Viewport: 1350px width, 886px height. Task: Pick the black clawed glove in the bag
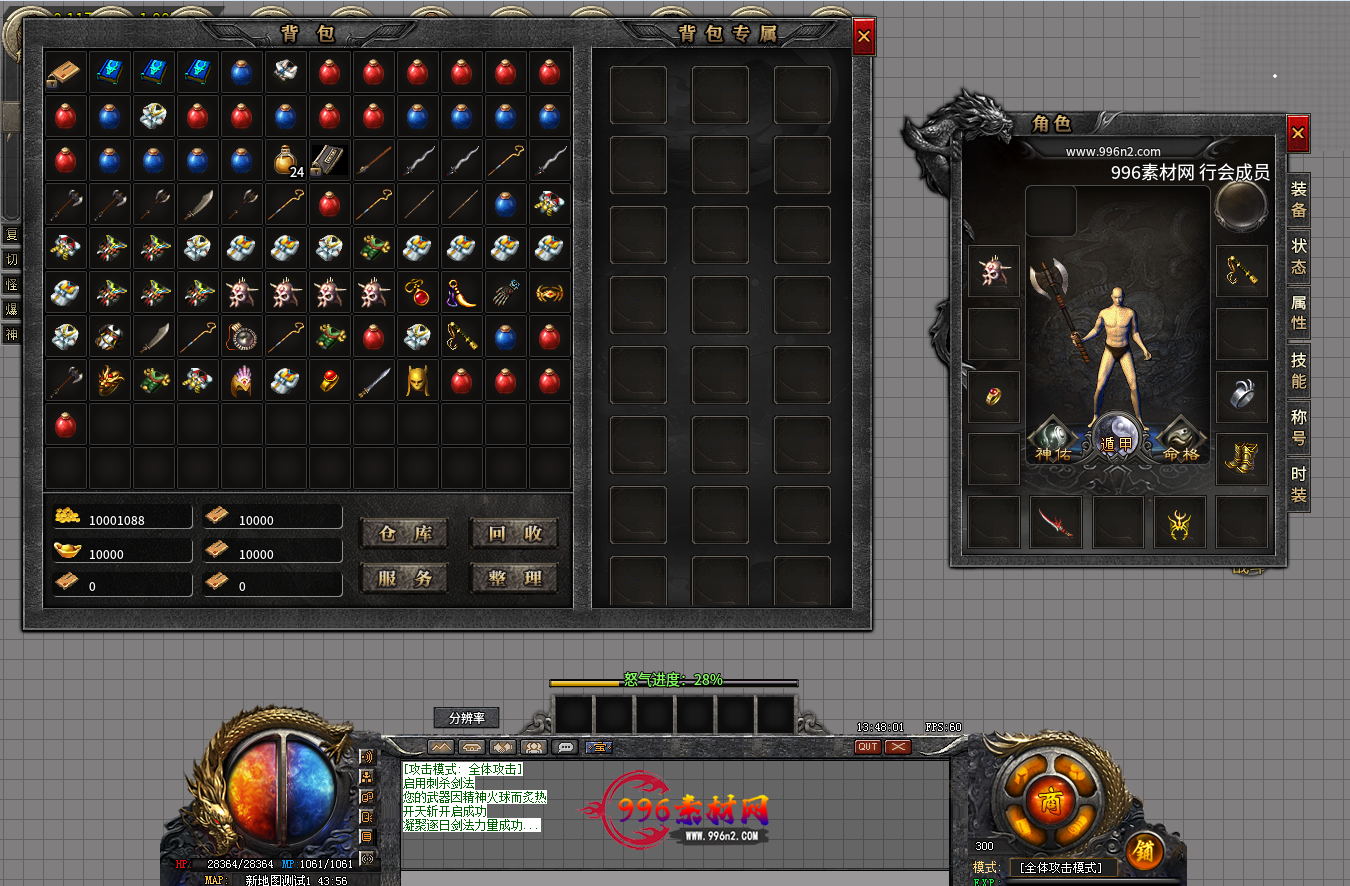[x=506, y=292]
